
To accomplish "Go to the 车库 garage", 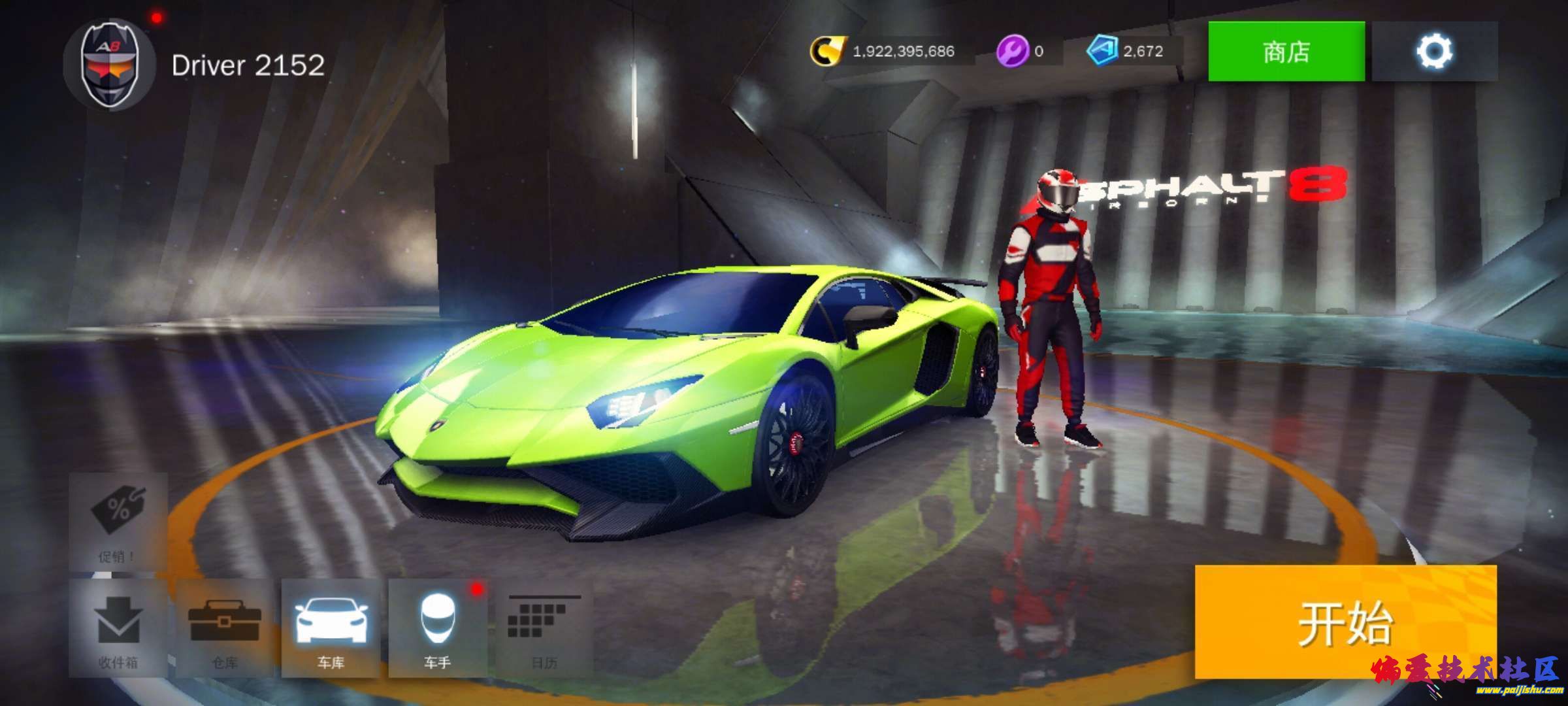I will (x=331, y=628).
